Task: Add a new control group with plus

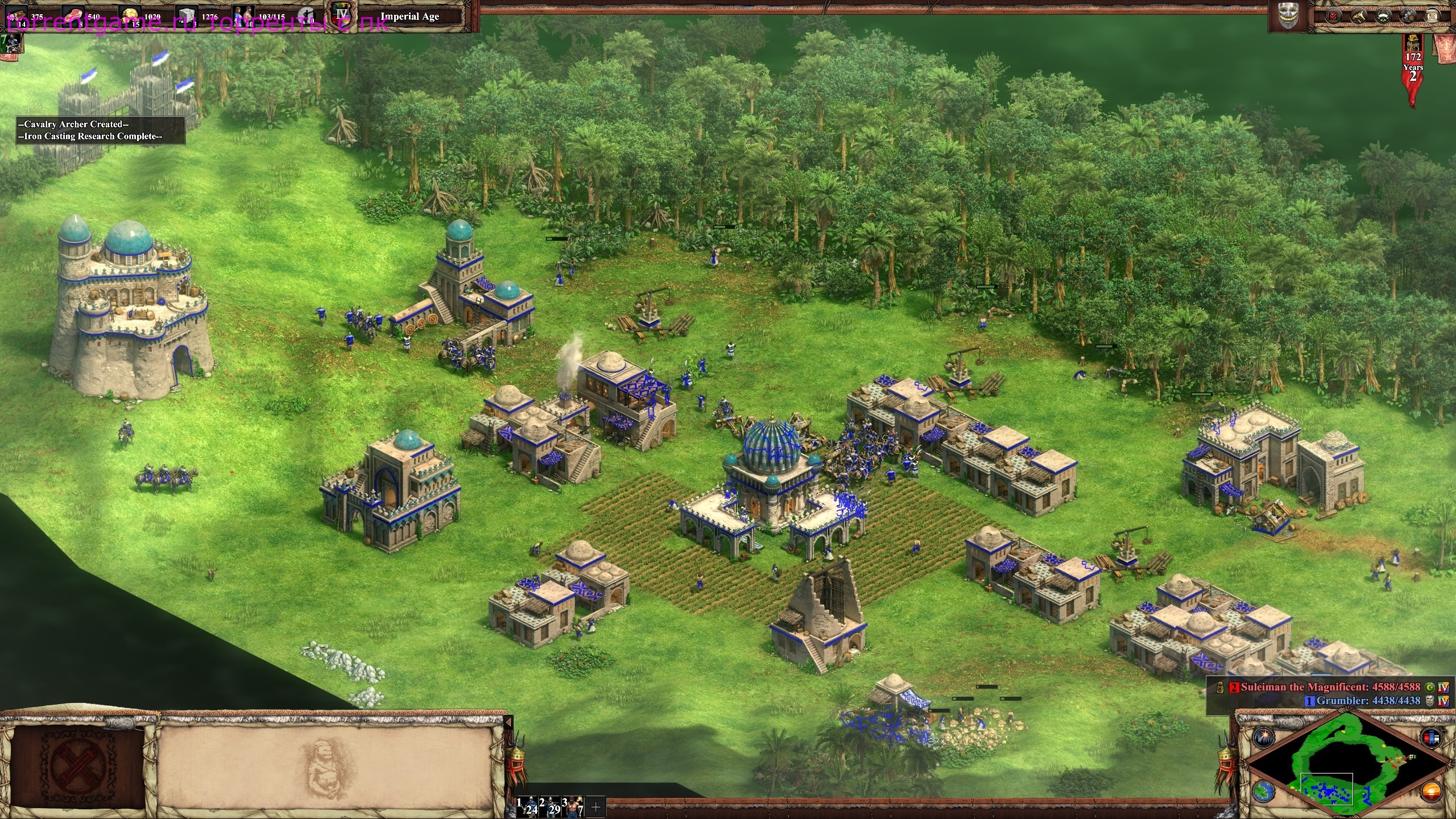Action: tap(596, 806)
